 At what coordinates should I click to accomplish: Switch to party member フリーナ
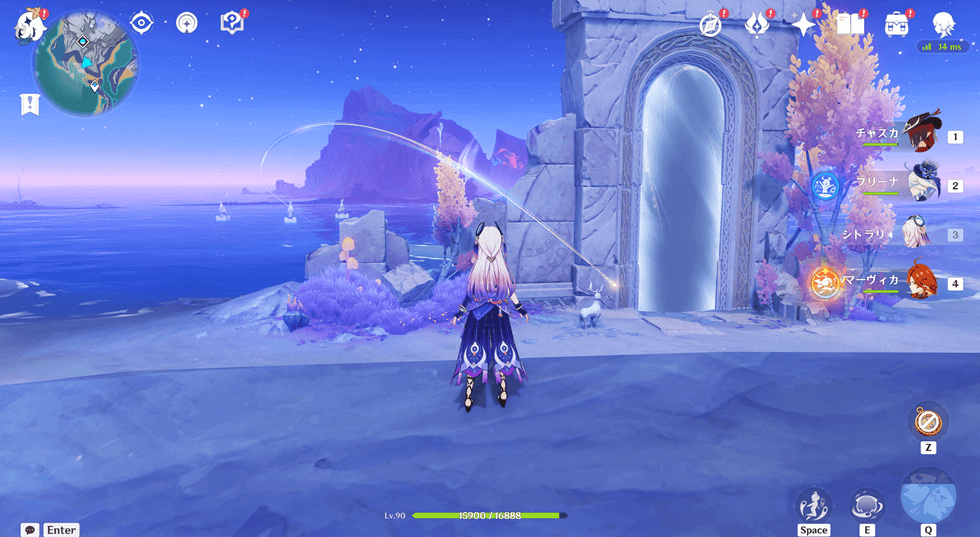click(918, 184)
